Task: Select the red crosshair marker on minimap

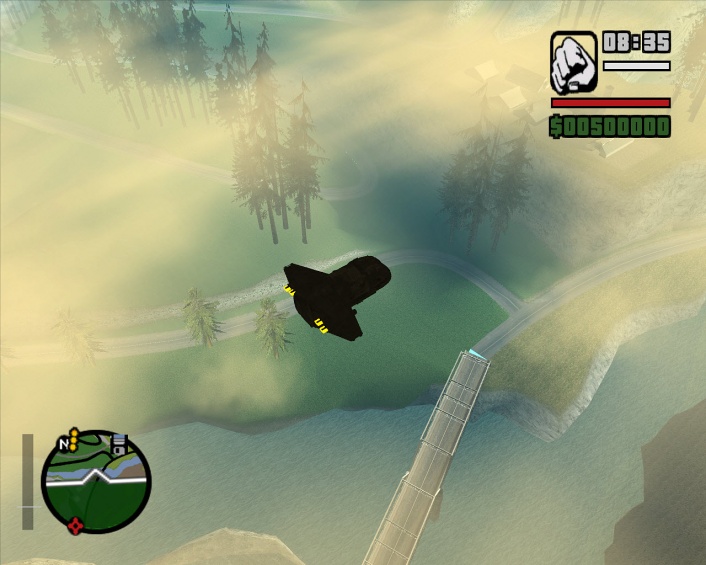Action: (75, 526)
